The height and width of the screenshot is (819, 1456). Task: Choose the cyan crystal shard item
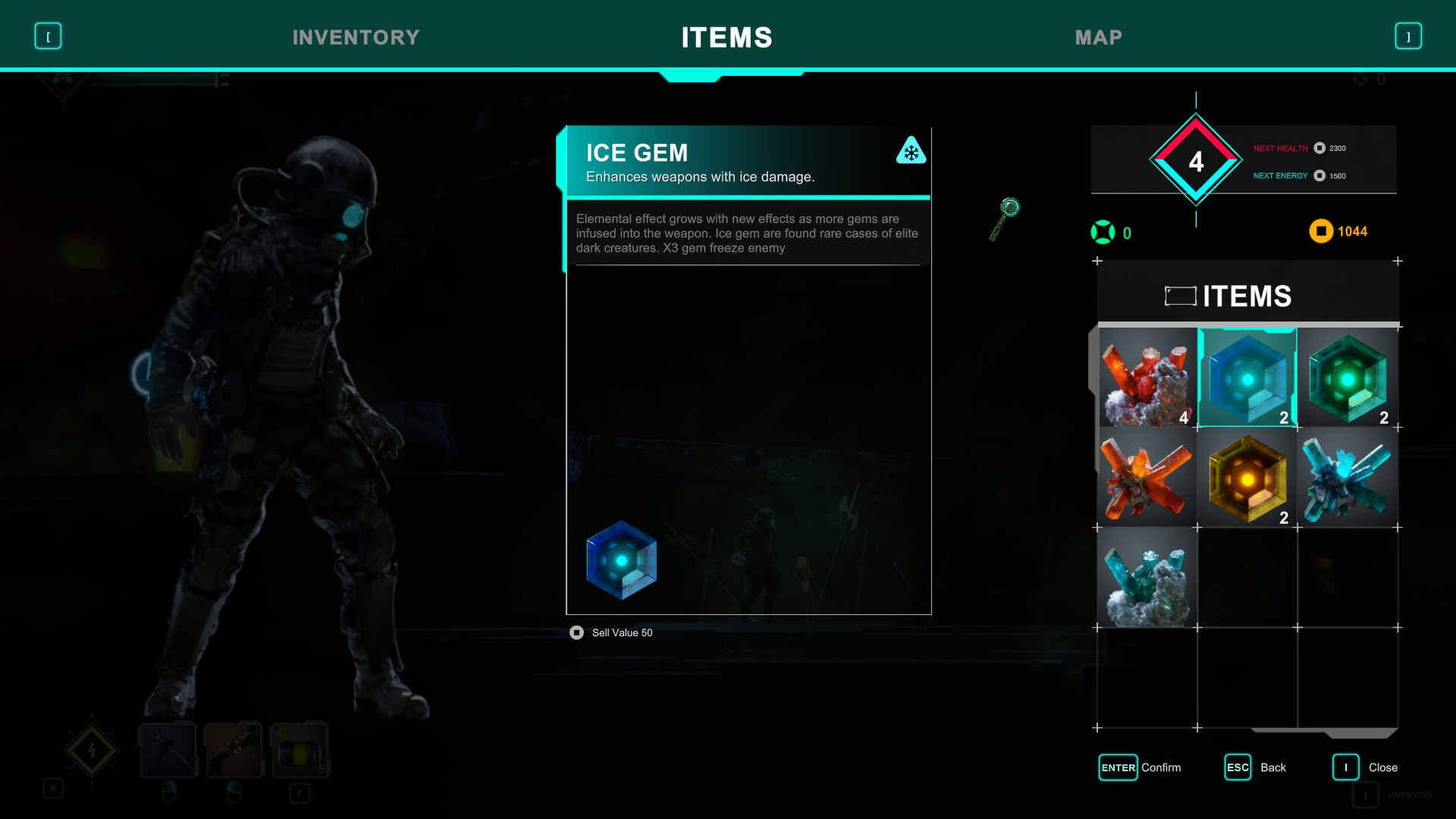[1347, 478]
